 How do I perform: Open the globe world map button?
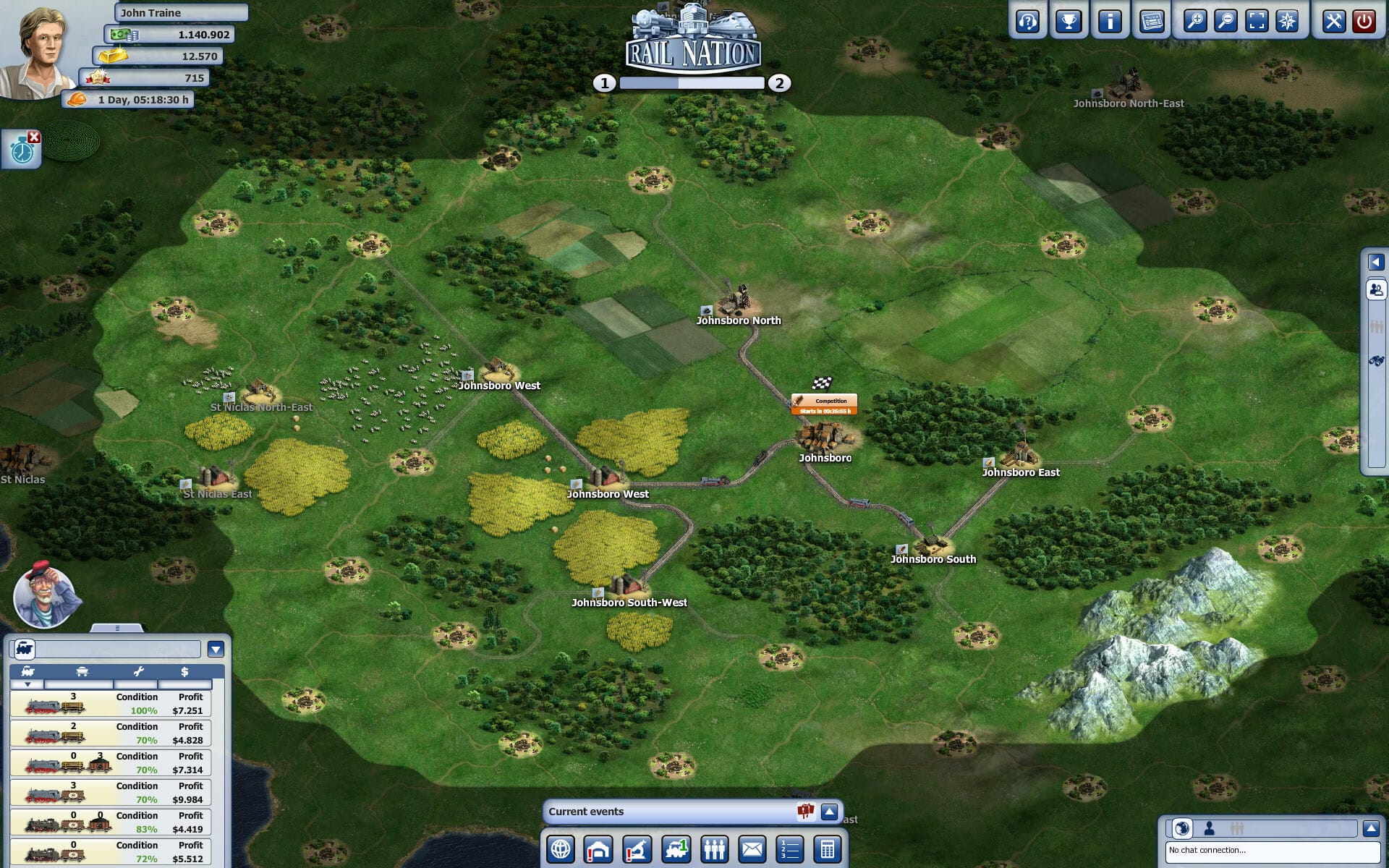pos(561,849)
